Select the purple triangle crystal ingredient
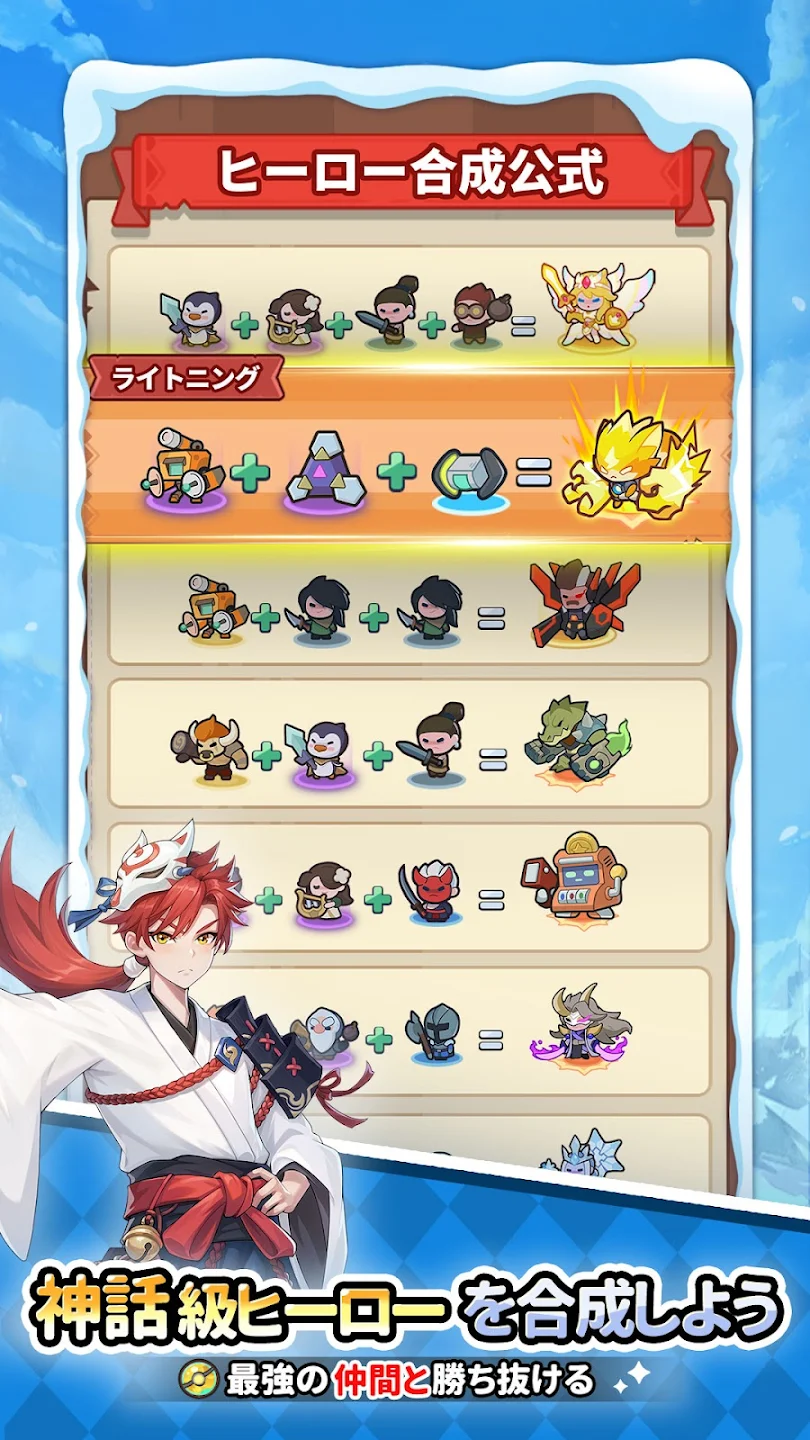 point(326,472)
